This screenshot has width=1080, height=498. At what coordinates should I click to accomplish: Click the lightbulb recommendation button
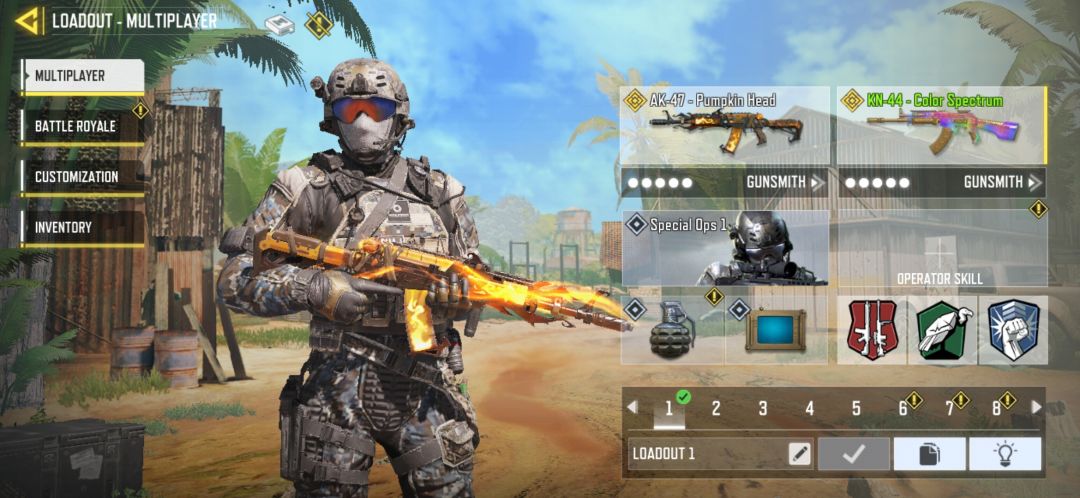coord(1004,454)
